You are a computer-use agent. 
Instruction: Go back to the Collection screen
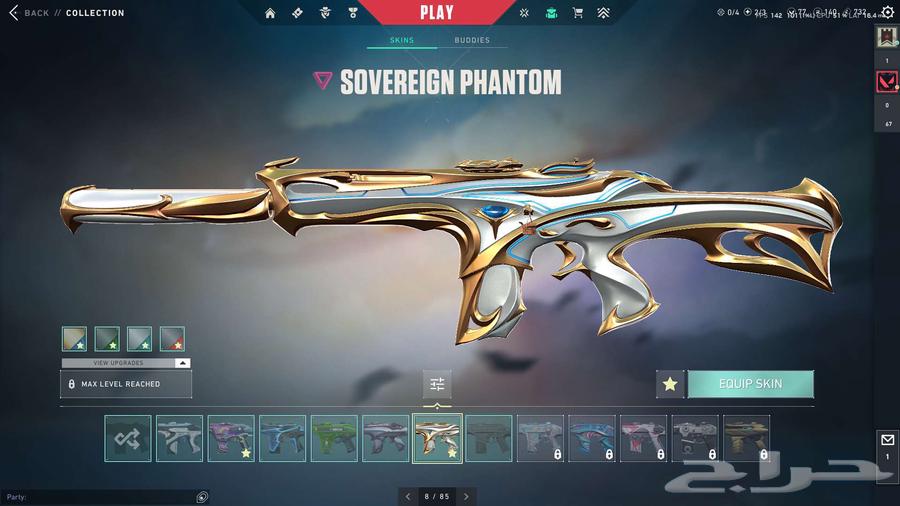28,13
